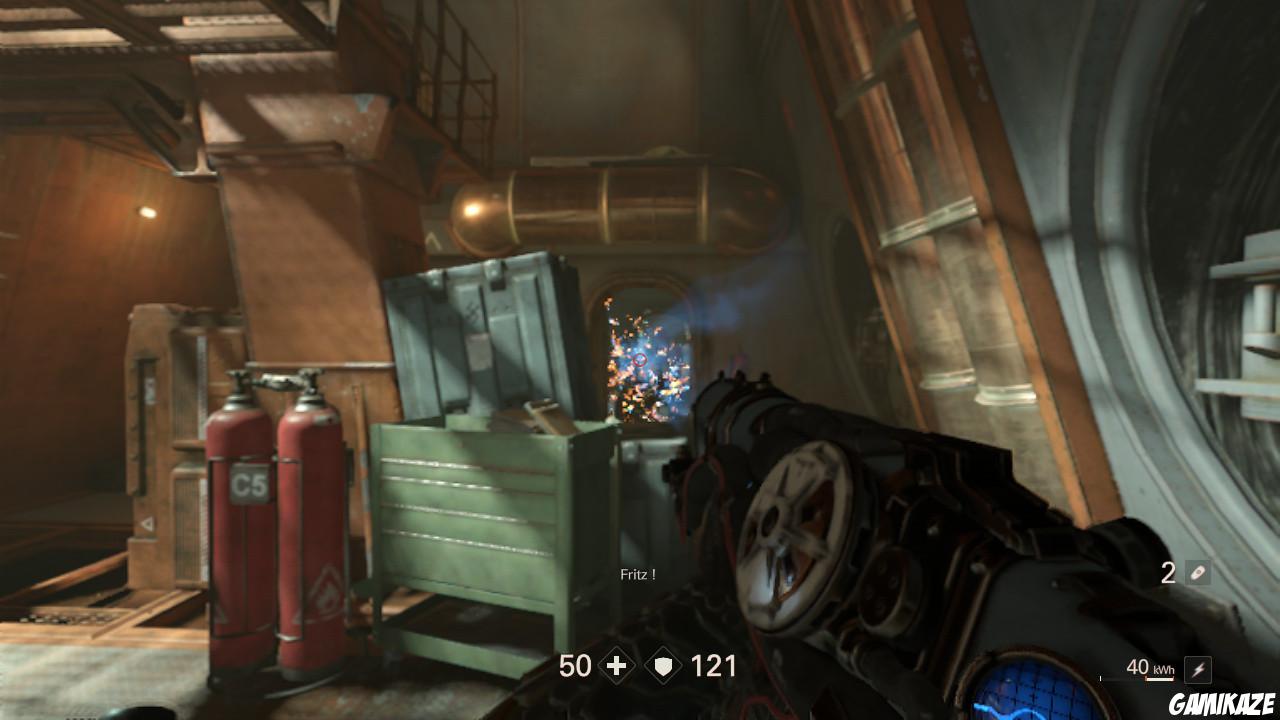
Task: Click the energy charge bar below 40 kWh
Action: [1160, 678]
